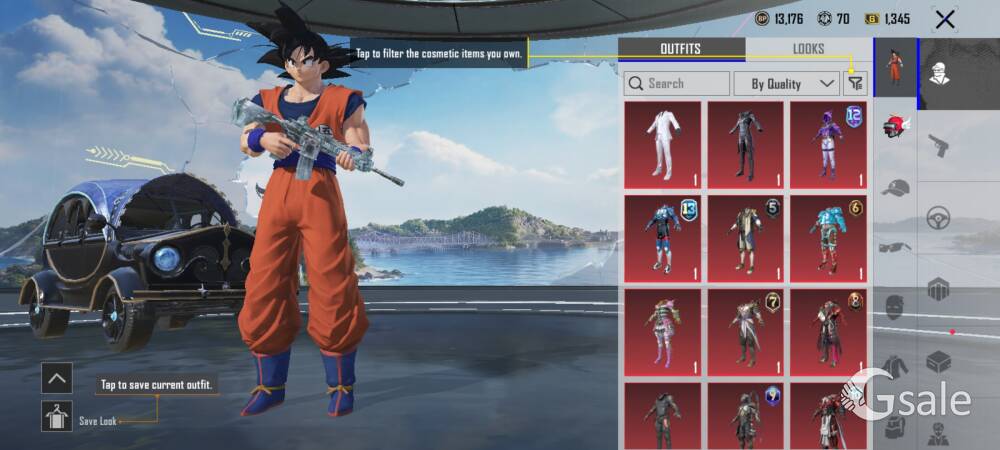The width and height of the screenshot is (1000, 450).
Task: Select the baseball cap headwear category
Action: [x=896, y=187]
